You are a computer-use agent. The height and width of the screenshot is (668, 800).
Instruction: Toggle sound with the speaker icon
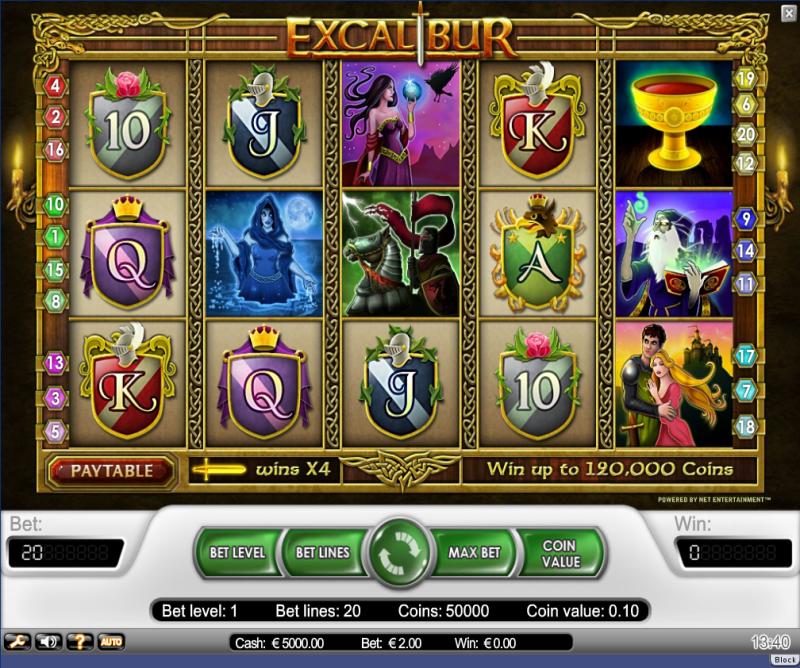pos(48,641)
